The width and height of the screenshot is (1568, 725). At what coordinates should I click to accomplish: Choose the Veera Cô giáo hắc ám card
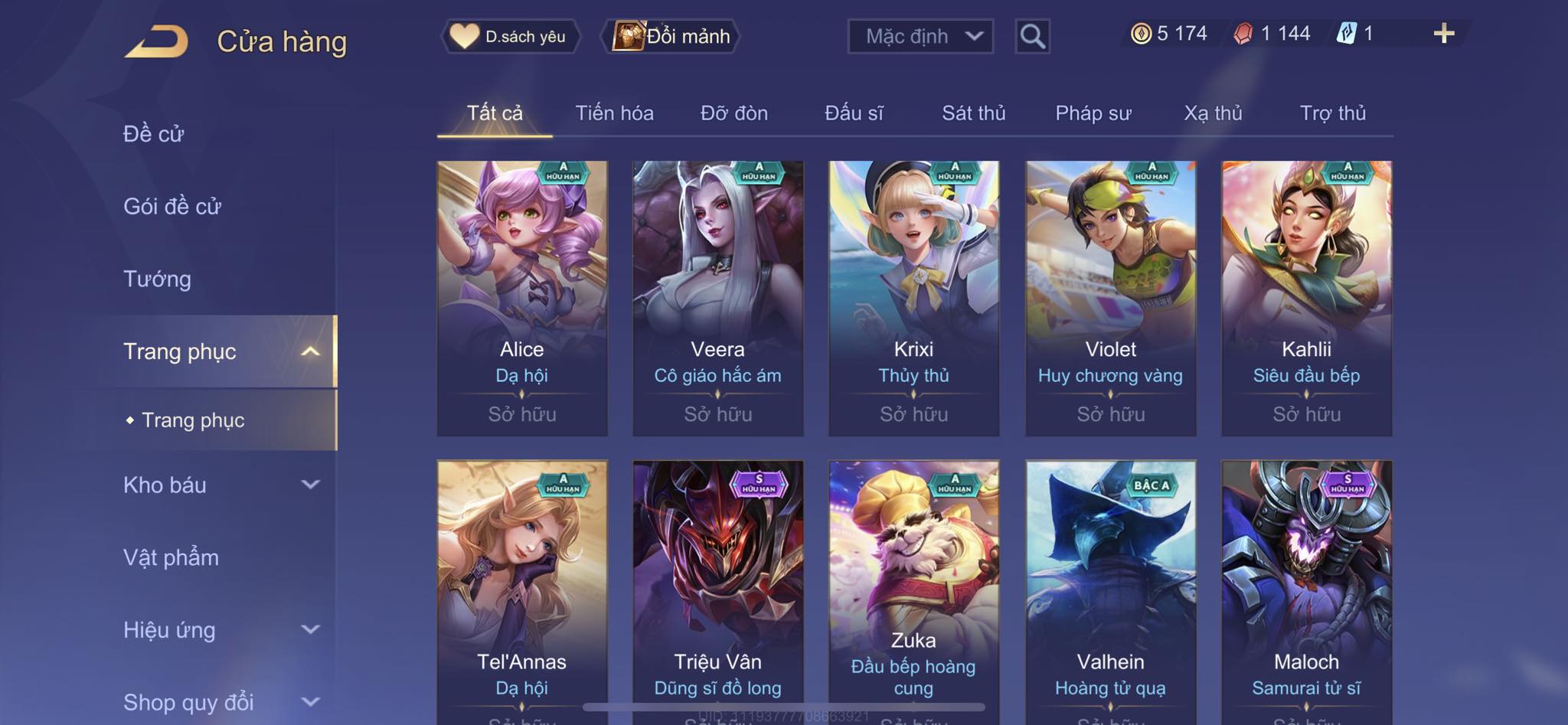click(717, 298)
